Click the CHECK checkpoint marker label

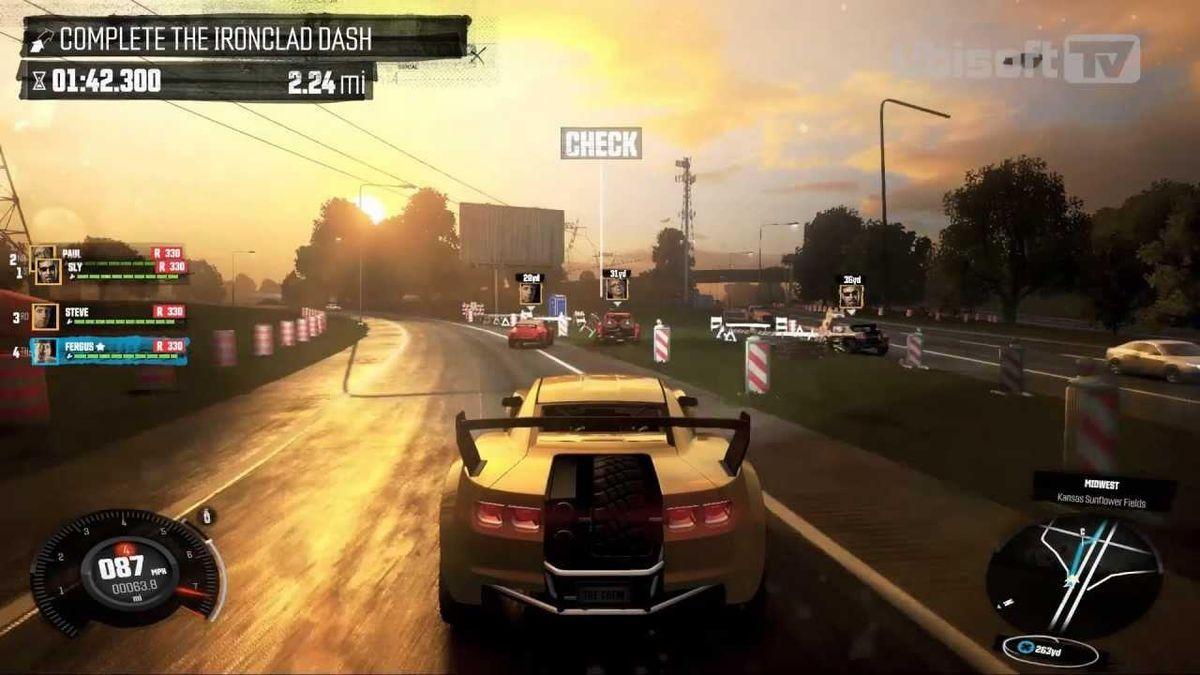(600, 143)
